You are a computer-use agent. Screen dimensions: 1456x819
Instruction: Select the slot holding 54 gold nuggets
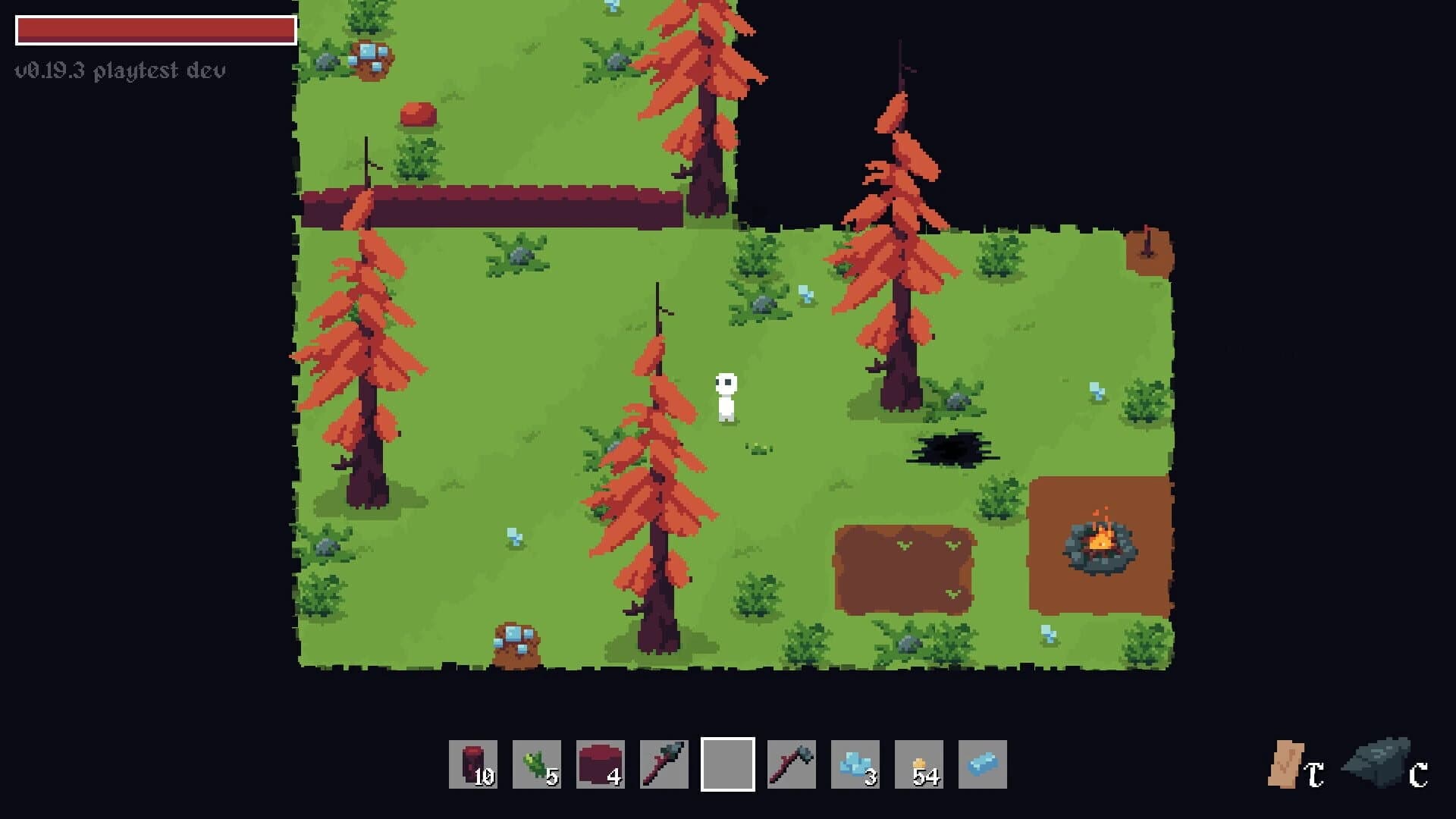919,764
